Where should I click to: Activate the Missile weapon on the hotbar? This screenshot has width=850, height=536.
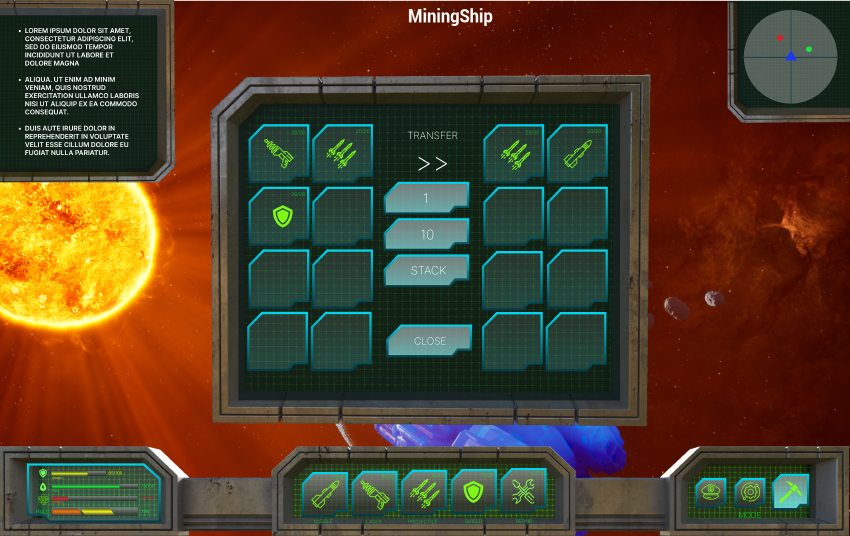[x=325, y=492]
